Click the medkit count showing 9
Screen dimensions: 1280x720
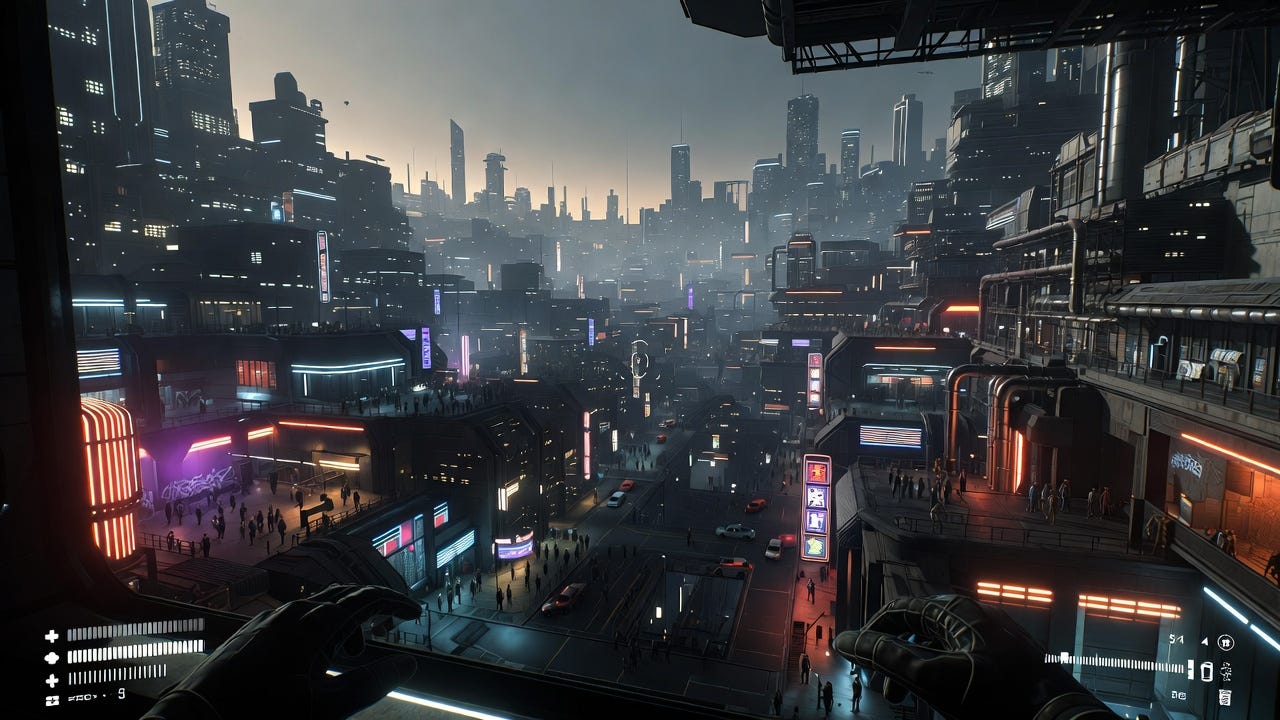click(121, 695)
